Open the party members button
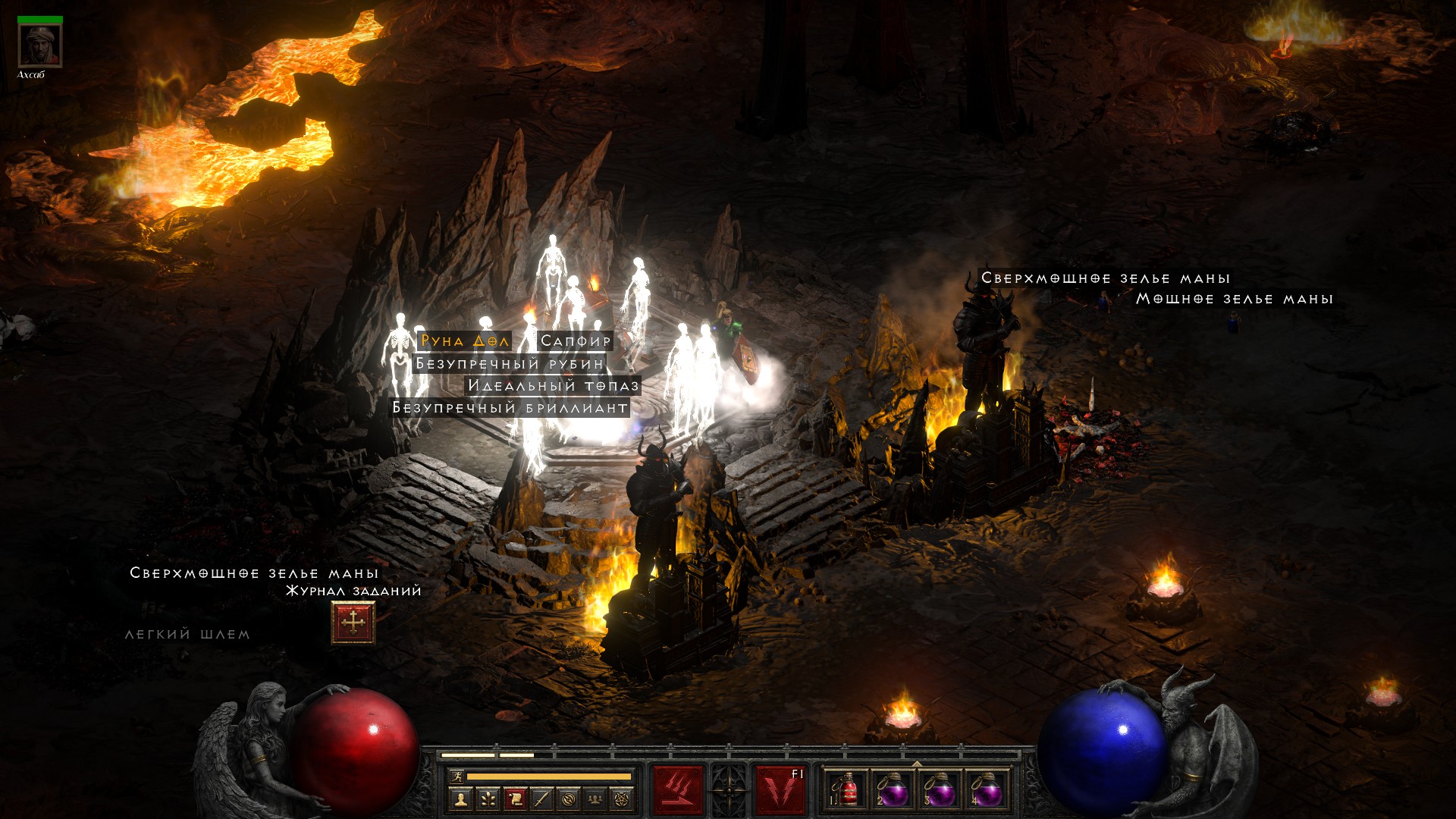The height and width of the screenshot is (819, 1456). [595, 799]
